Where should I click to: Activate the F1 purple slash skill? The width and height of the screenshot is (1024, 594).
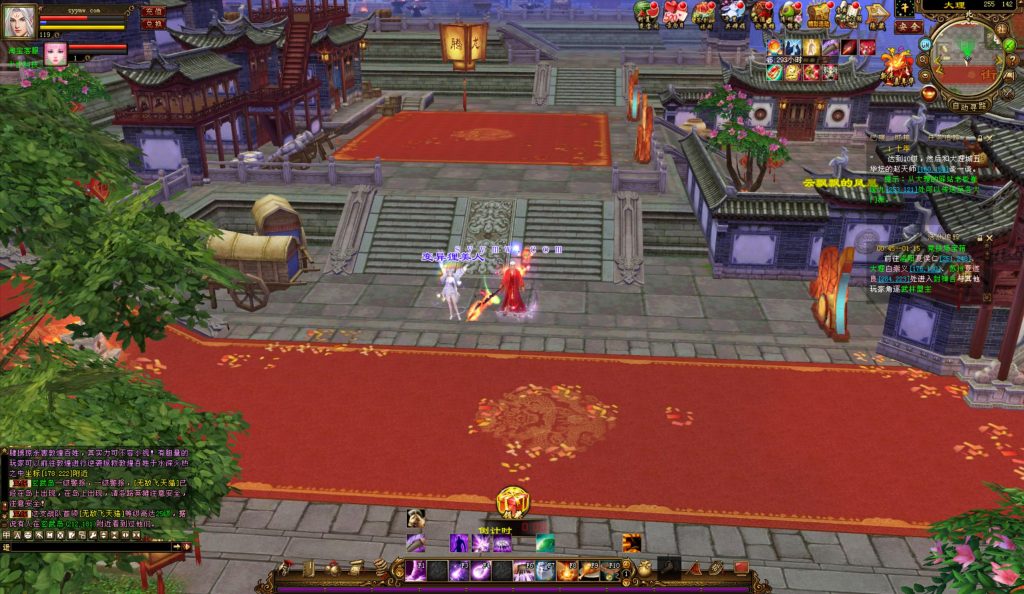[415, 570]
